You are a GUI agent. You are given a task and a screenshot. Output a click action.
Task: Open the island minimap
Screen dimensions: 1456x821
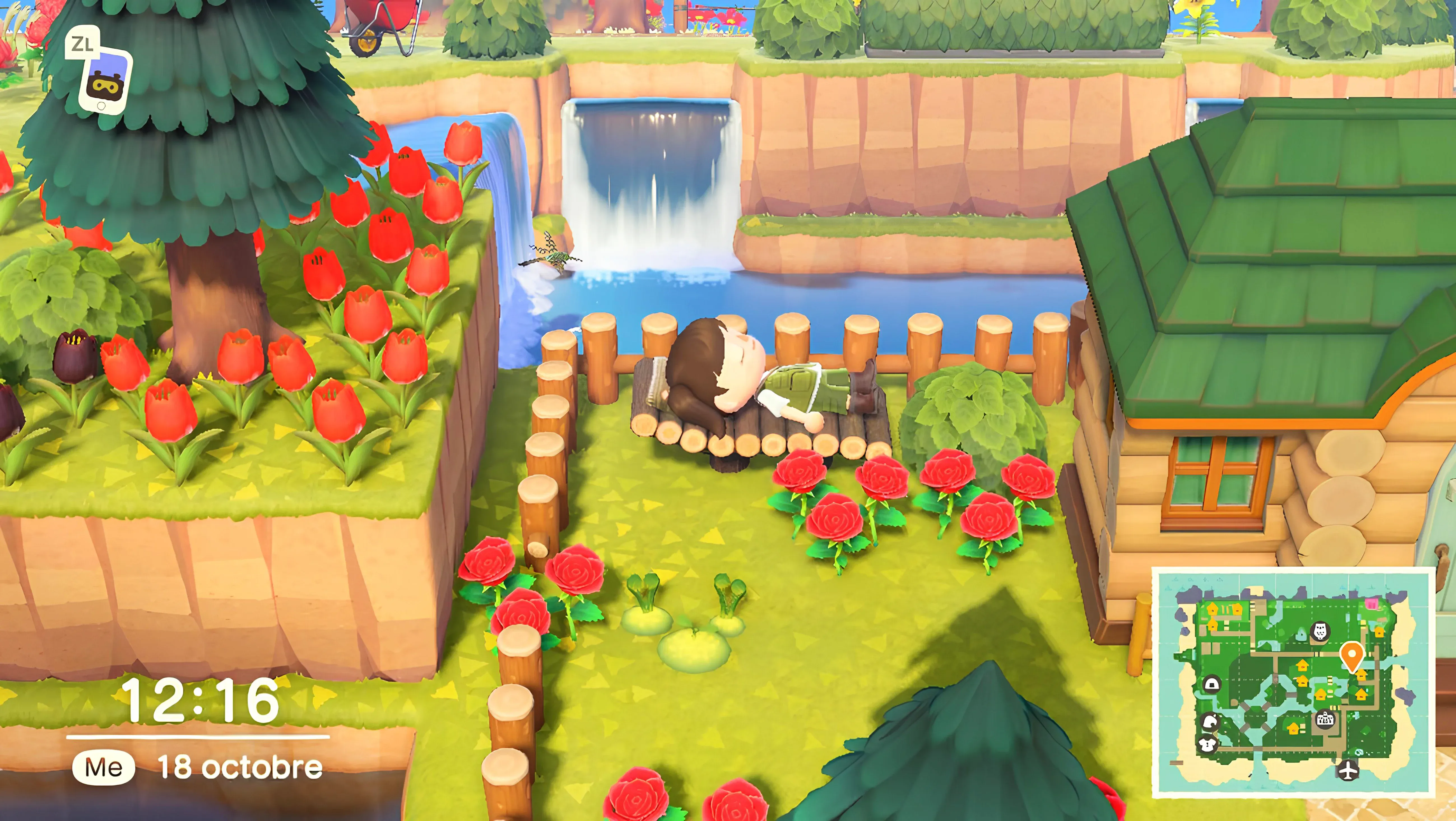[1293, 682]
